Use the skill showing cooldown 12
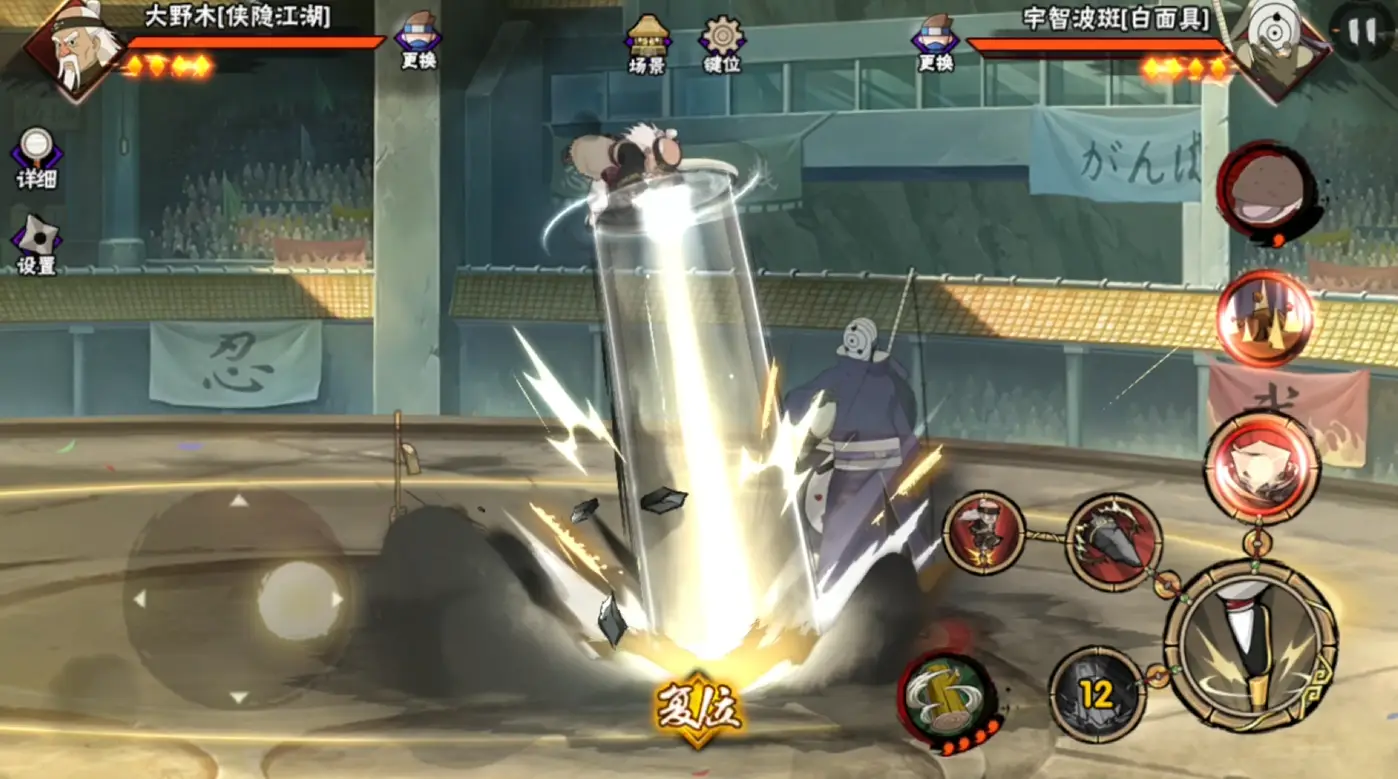 coord(1096,694)
